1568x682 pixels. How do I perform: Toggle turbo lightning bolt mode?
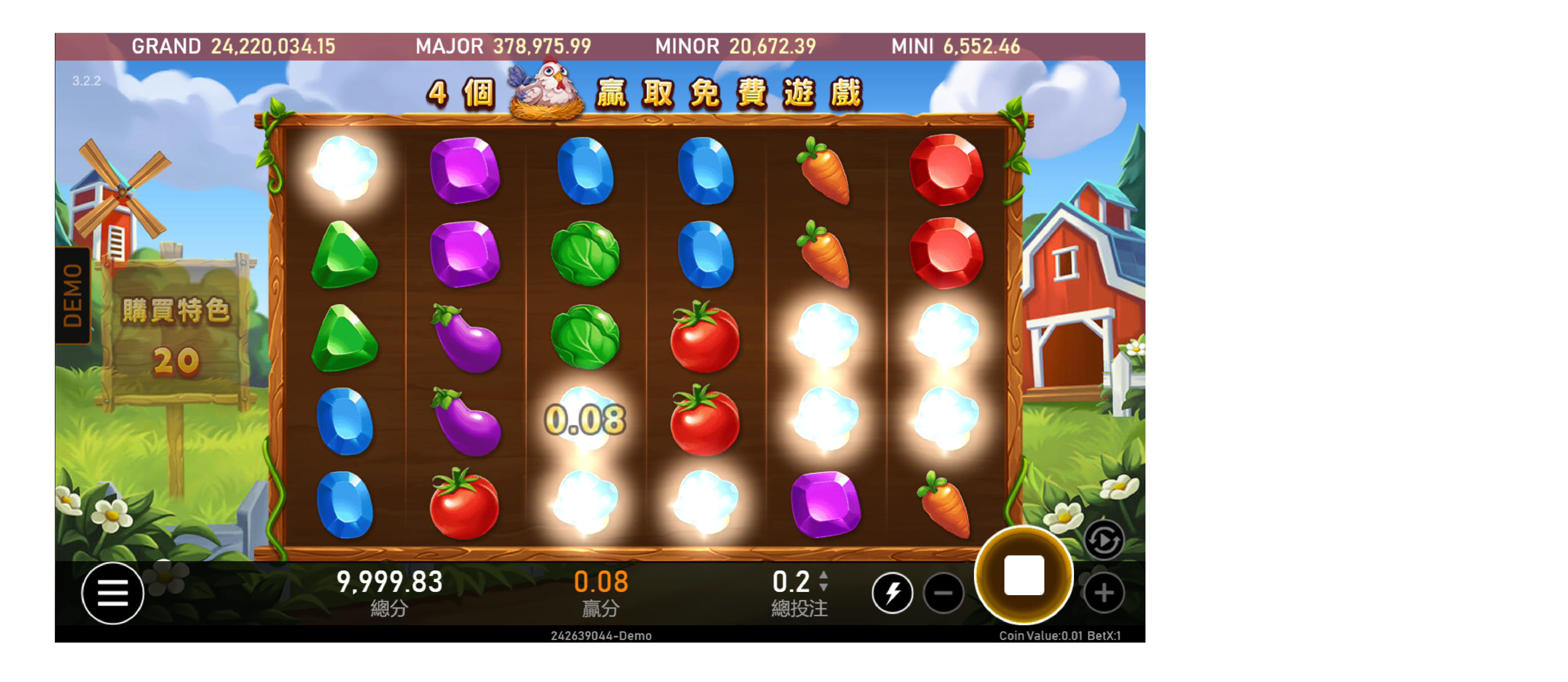892,593
